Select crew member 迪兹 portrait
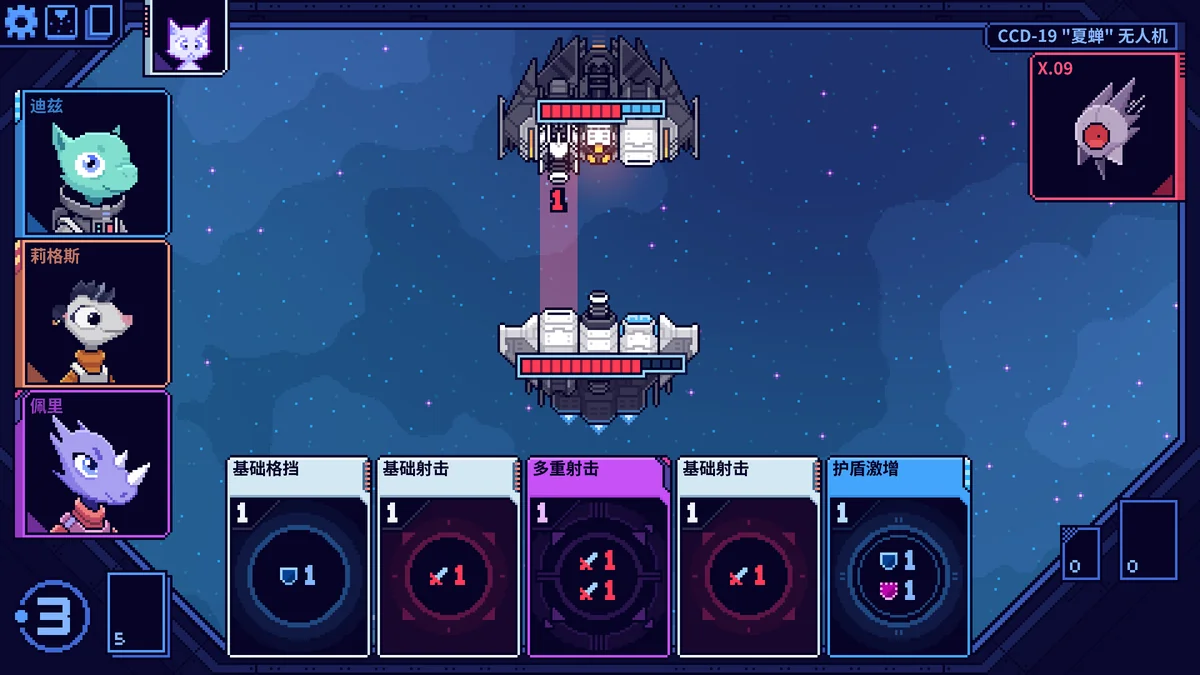1200x675 pixels. click(93, 164)
